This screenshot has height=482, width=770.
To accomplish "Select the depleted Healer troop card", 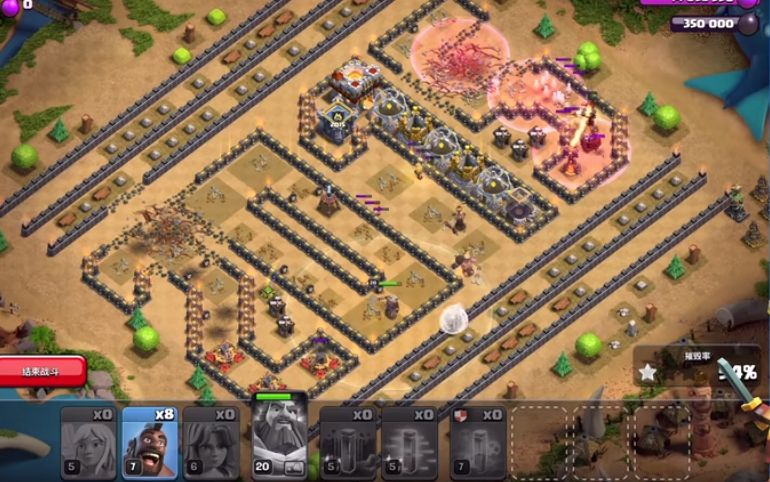I will [x=89, y=442].
